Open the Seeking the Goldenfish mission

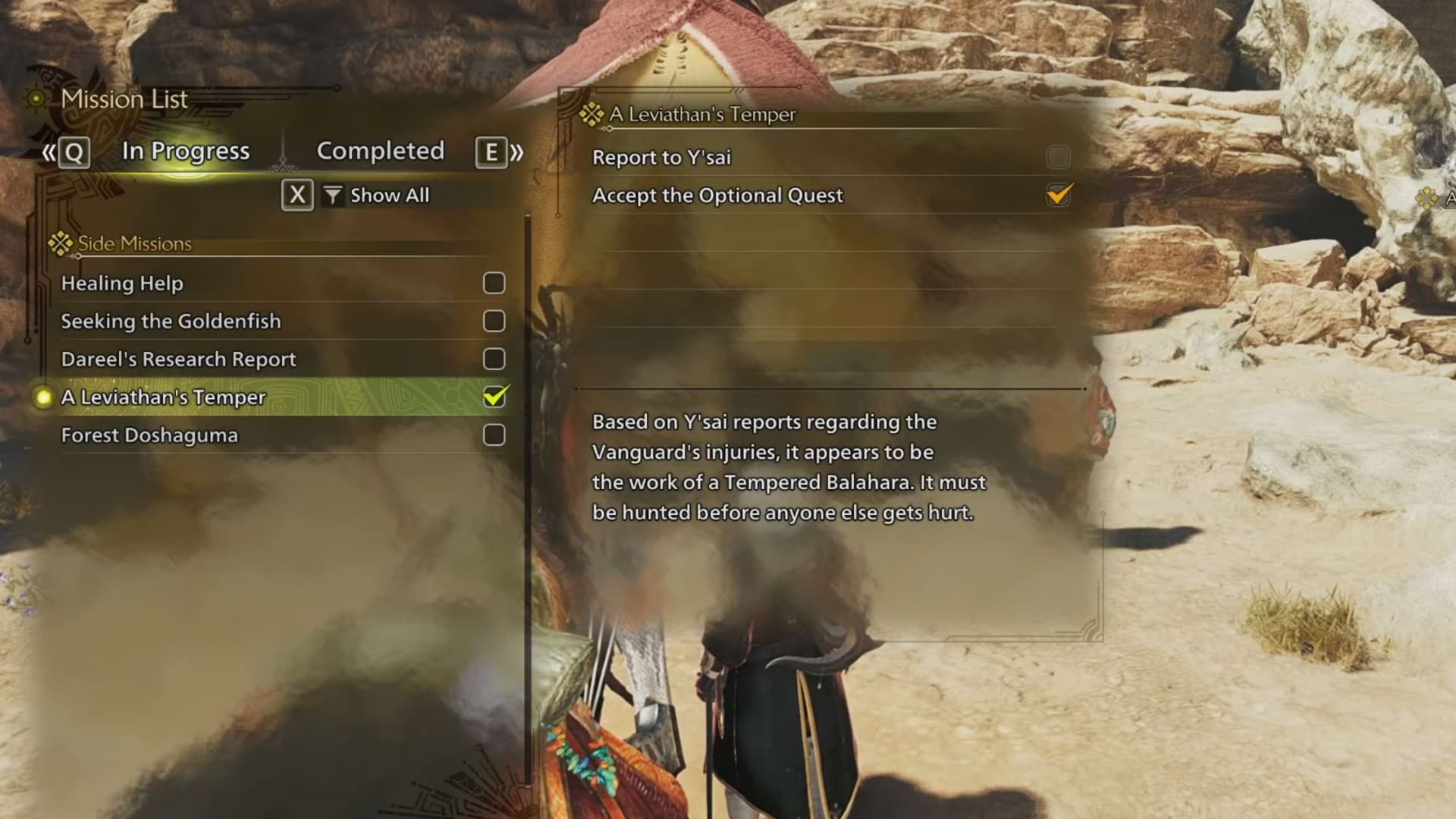[171, 322]
